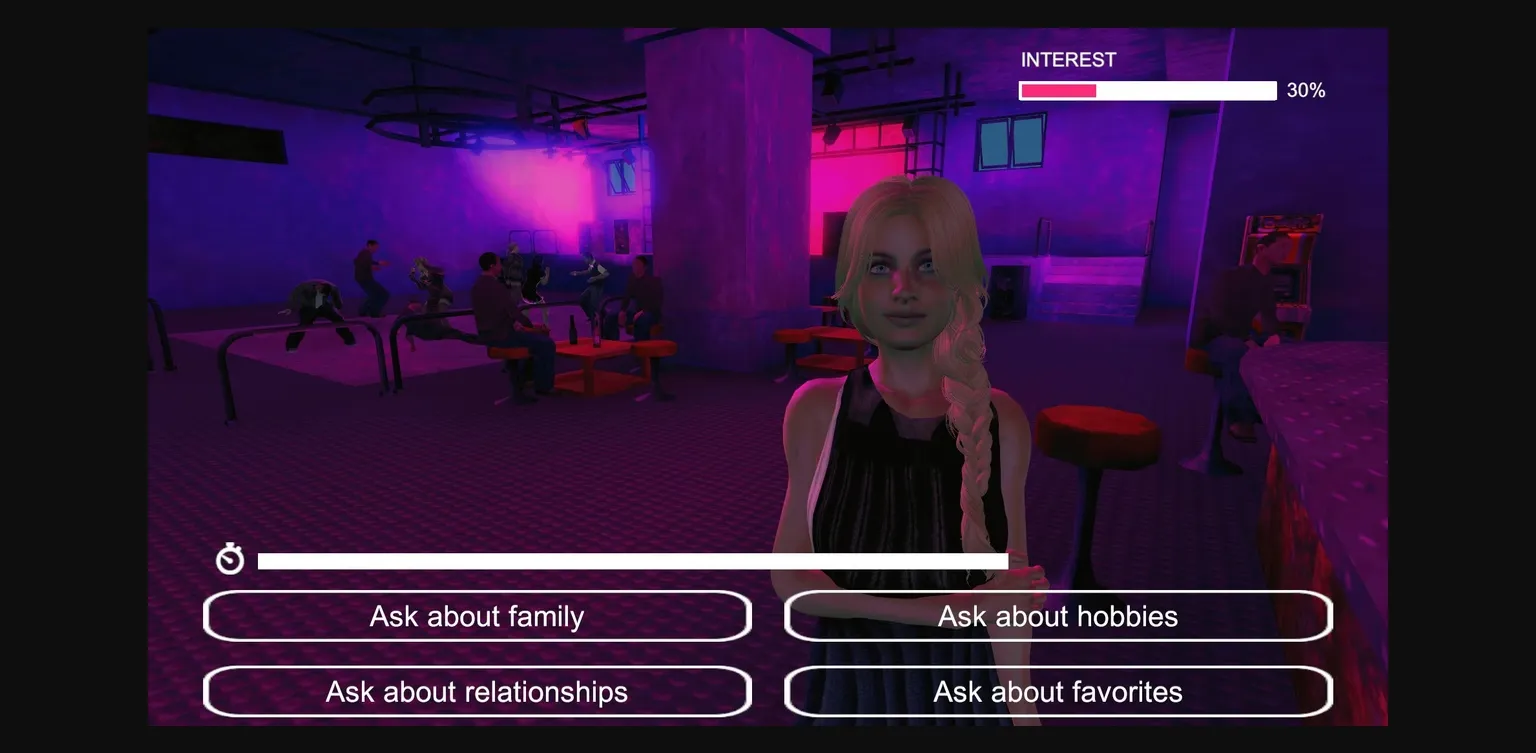Click the INTEREST label text
Image resolution: width=1536 pixels, height=753 pixels.
(1068, 60)
